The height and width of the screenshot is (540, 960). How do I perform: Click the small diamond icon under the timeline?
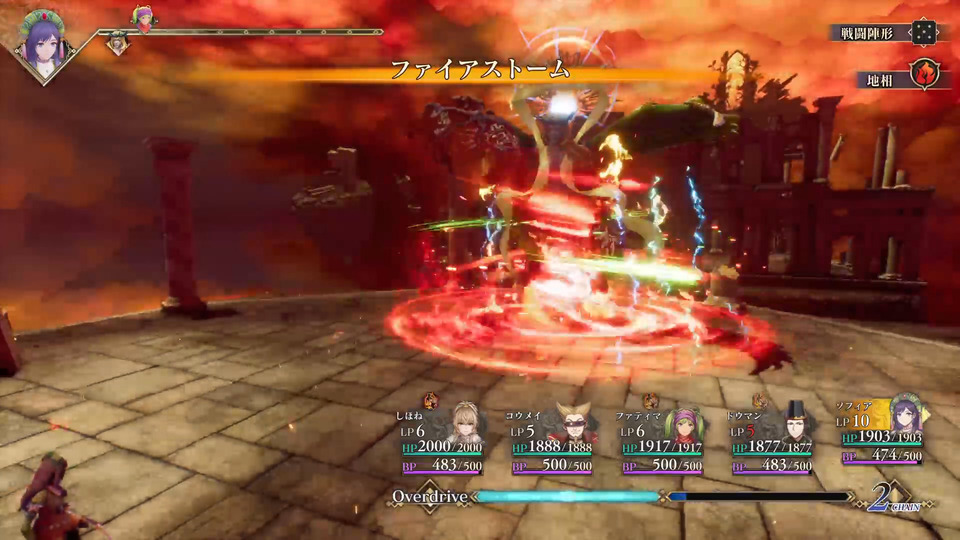coord(117,43)
